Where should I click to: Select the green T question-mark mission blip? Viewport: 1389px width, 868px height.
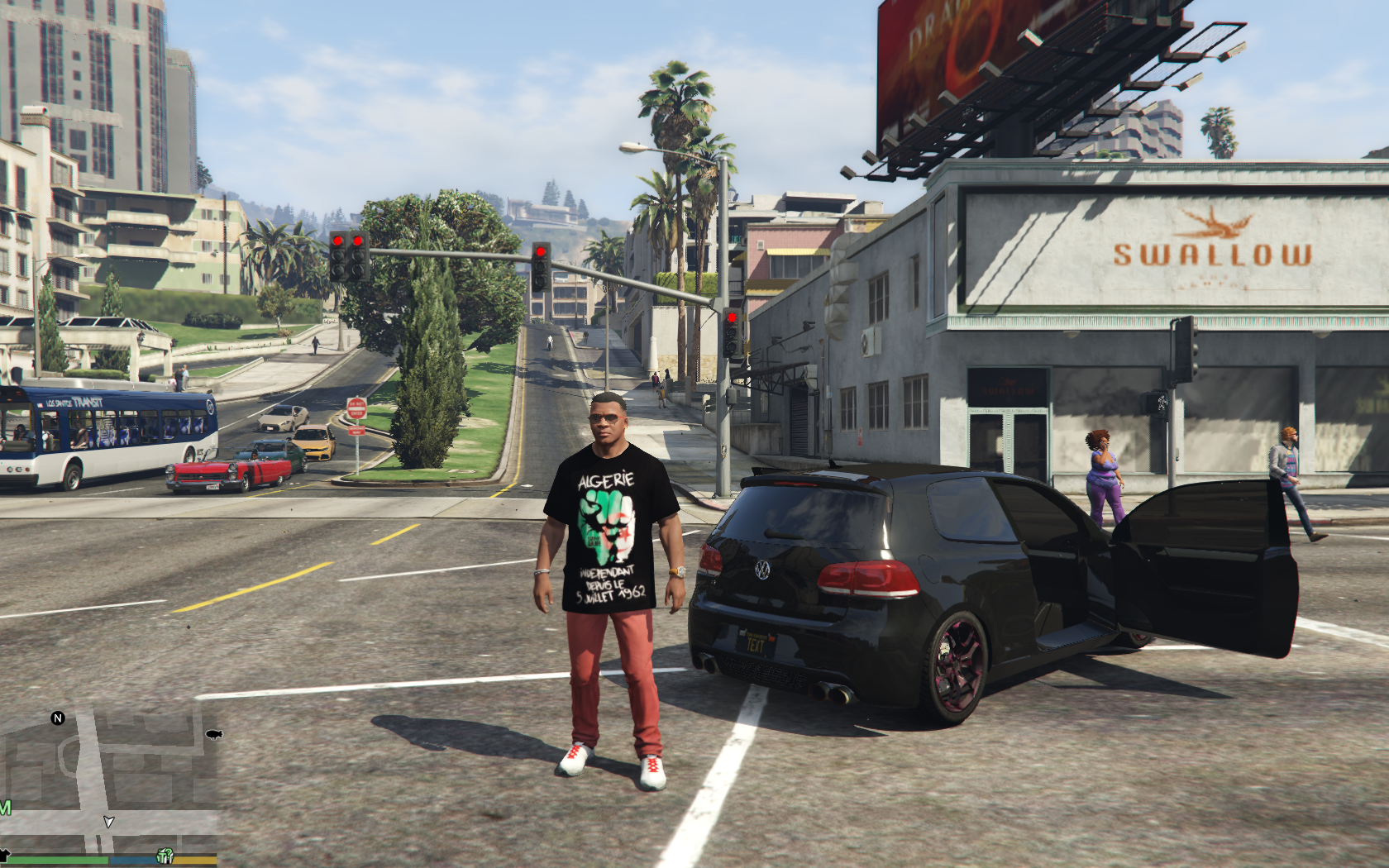pos(165,856)
